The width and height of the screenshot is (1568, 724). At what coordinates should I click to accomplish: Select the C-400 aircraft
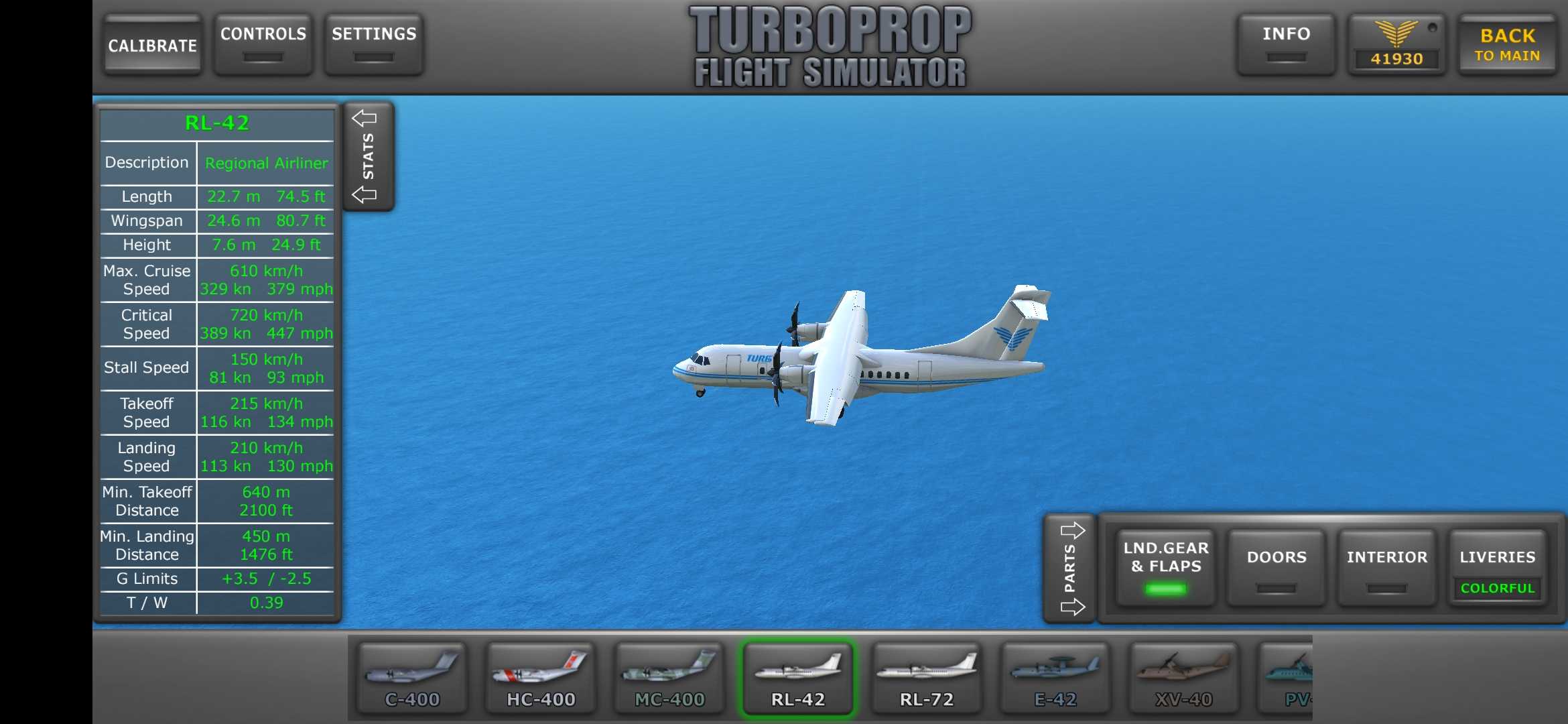pyautogui.click(x=412, y=678)
